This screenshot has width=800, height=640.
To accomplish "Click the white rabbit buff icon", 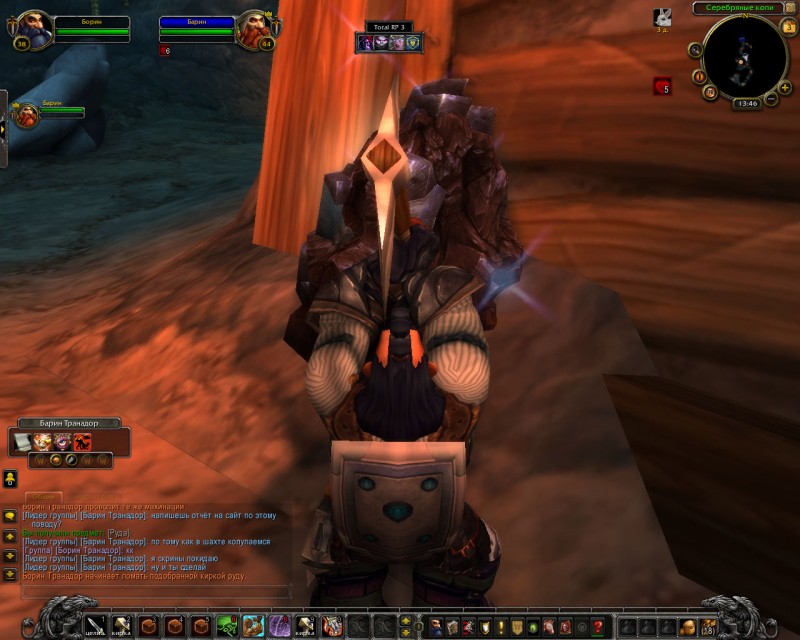I will click(662, 17).
